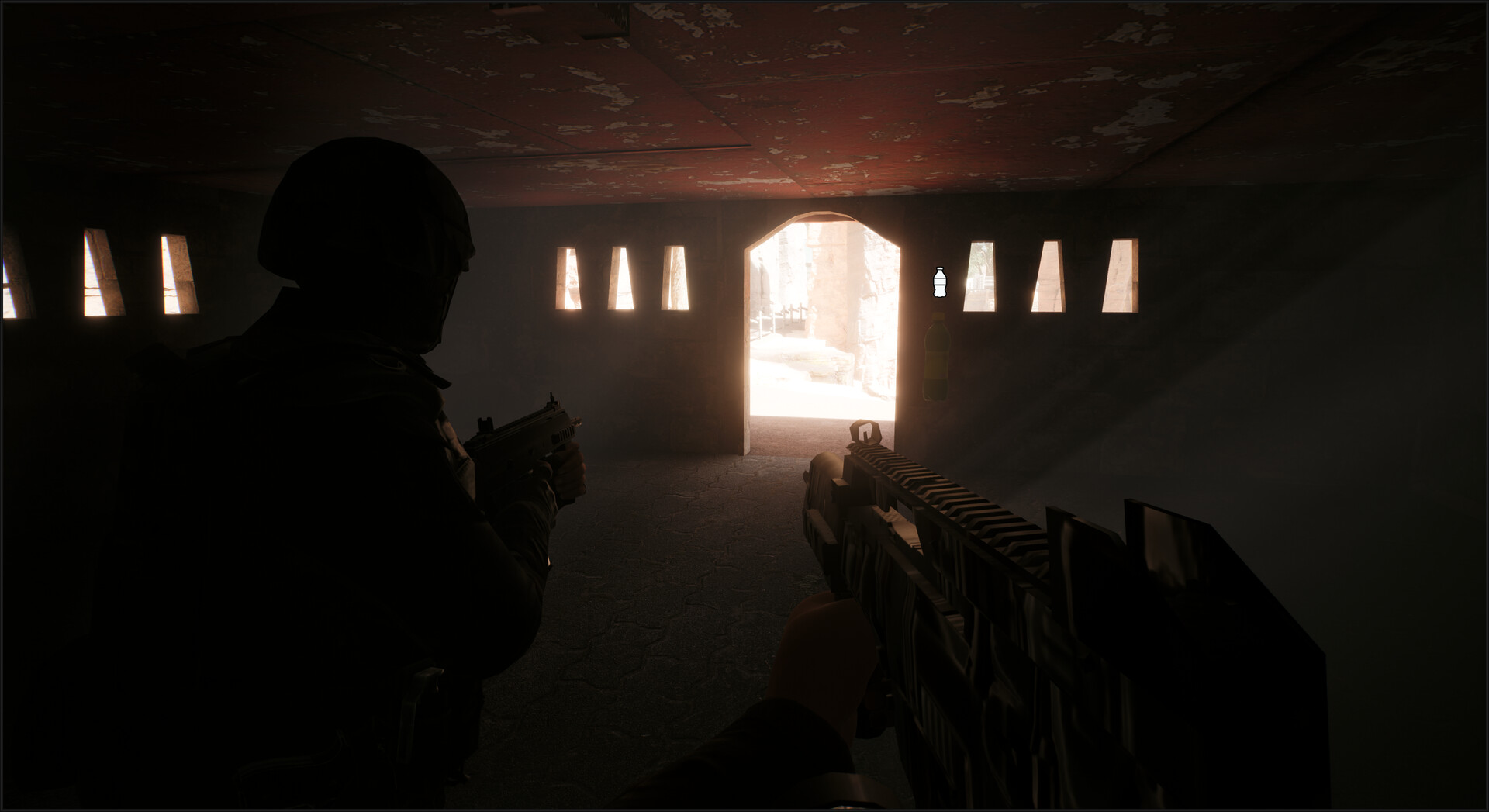Click the bright open doorway
This screenshot has width=1489, height=812.
coord(822,326)
